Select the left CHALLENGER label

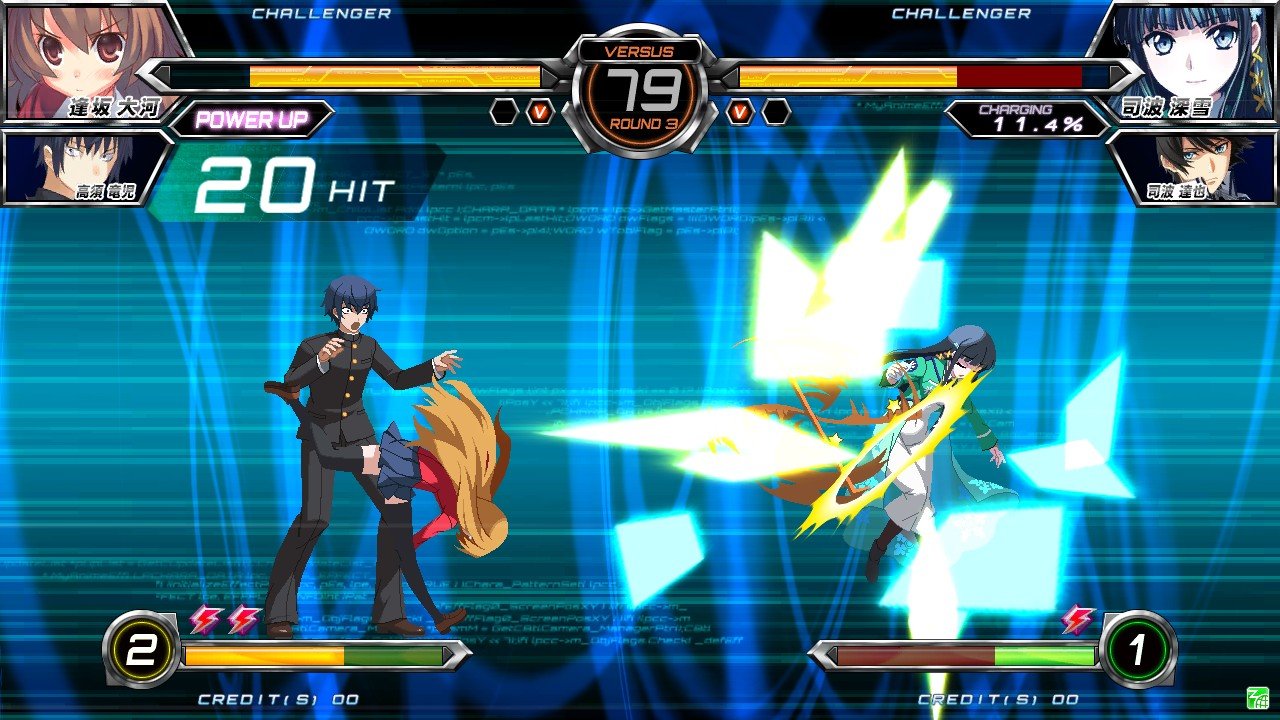click(x=322, y=14)
